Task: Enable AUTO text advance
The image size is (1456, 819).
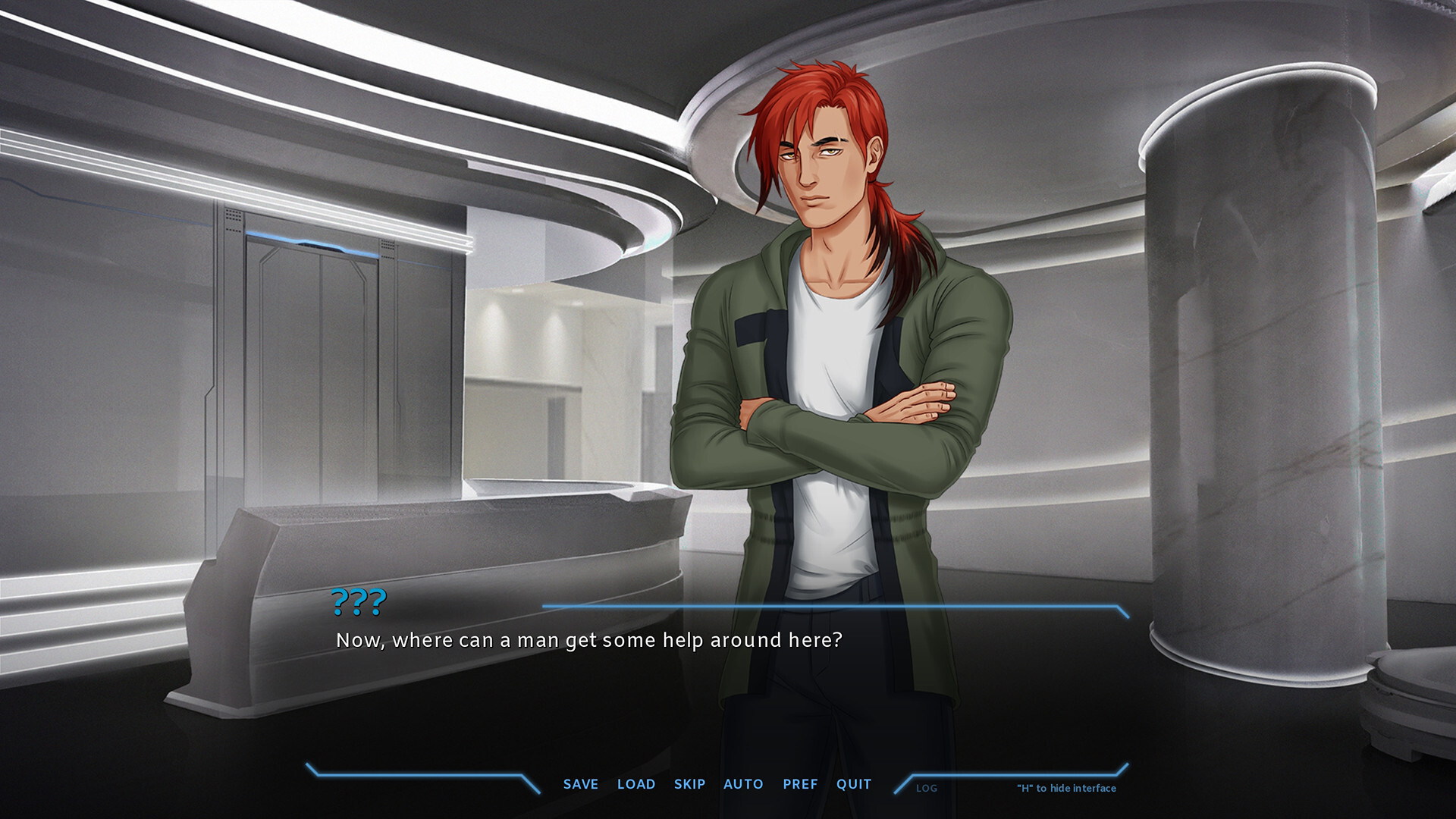Action: click(744, 784)
